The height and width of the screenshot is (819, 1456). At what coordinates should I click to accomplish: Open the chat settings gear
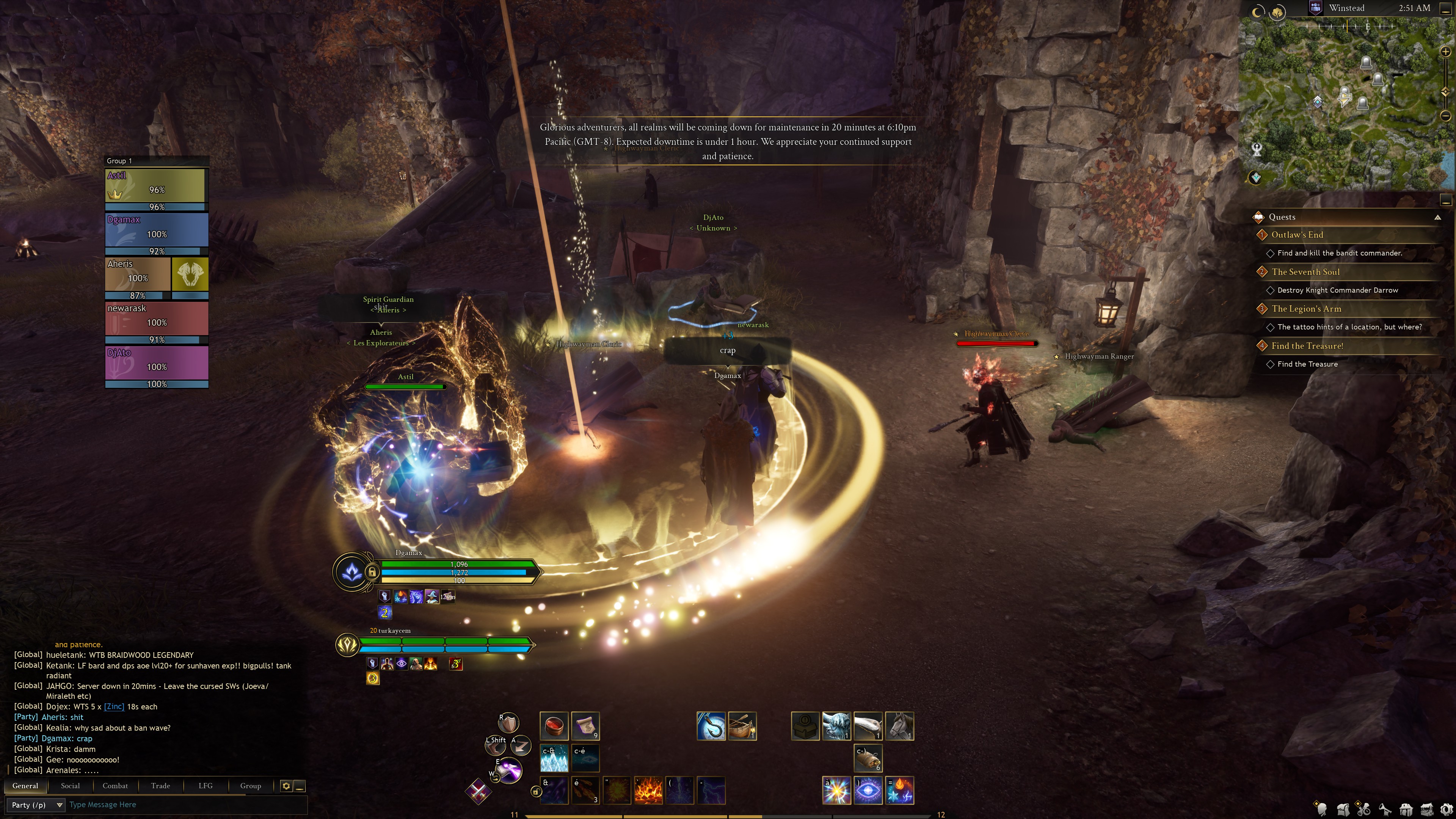coord(286,786)
